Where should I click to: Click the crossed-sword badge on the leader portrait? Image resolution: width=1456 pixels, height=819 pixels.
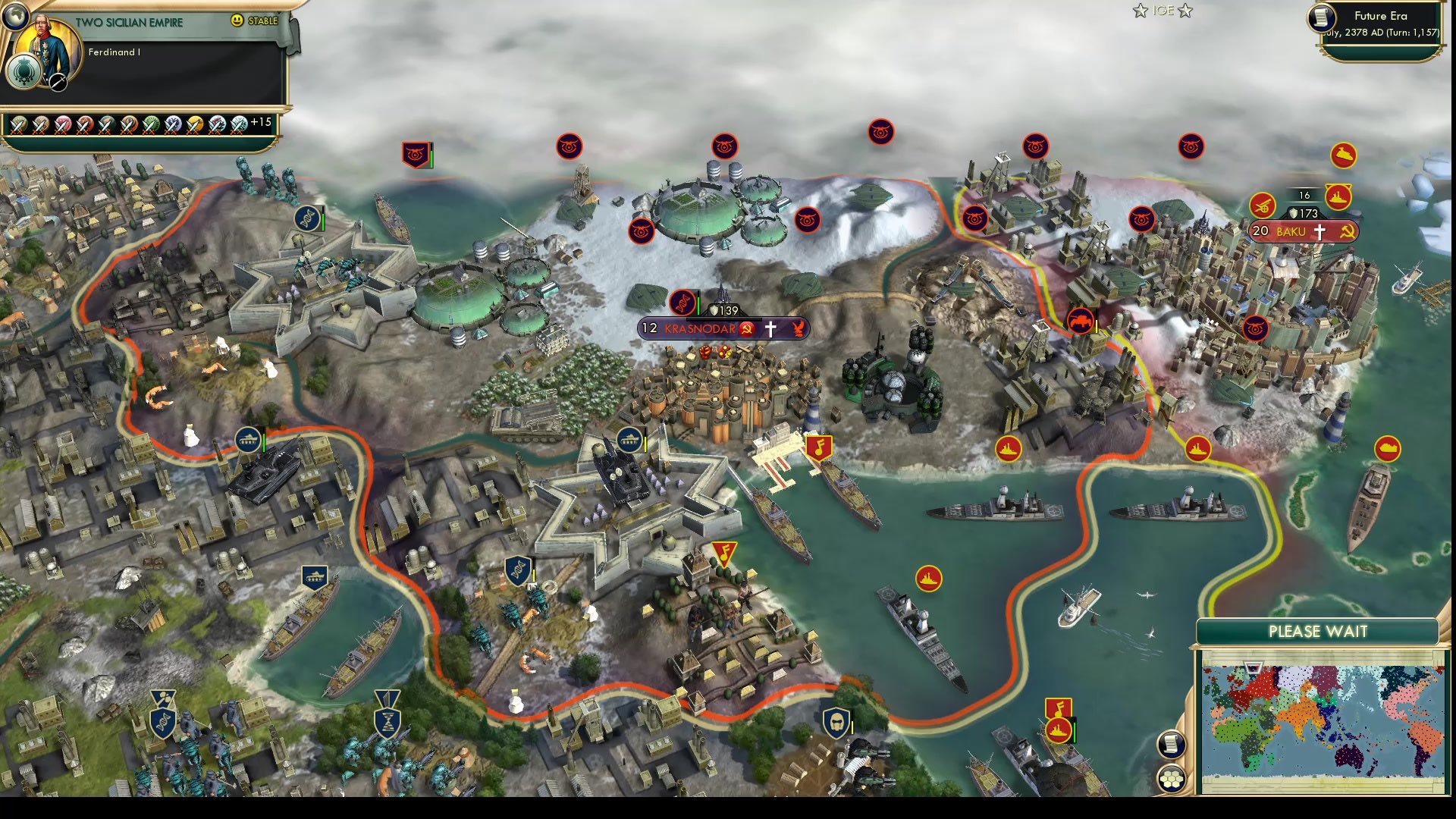tap(57, 81)
